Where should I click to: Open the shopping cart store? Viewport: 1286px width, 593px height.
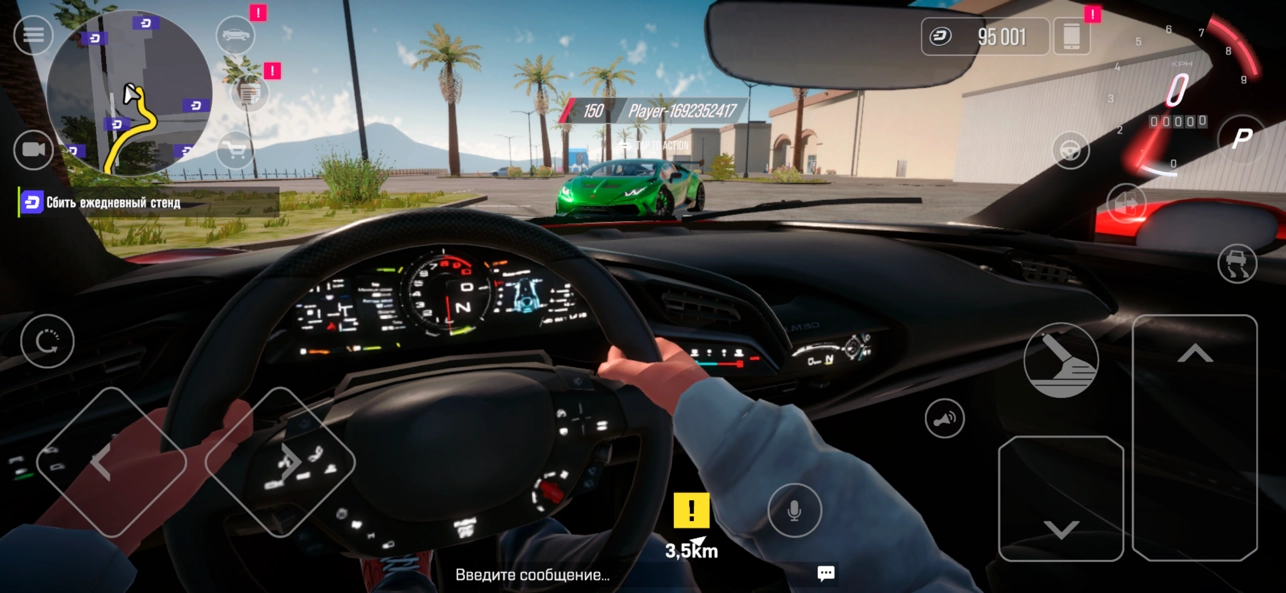(x=236, y=151)
